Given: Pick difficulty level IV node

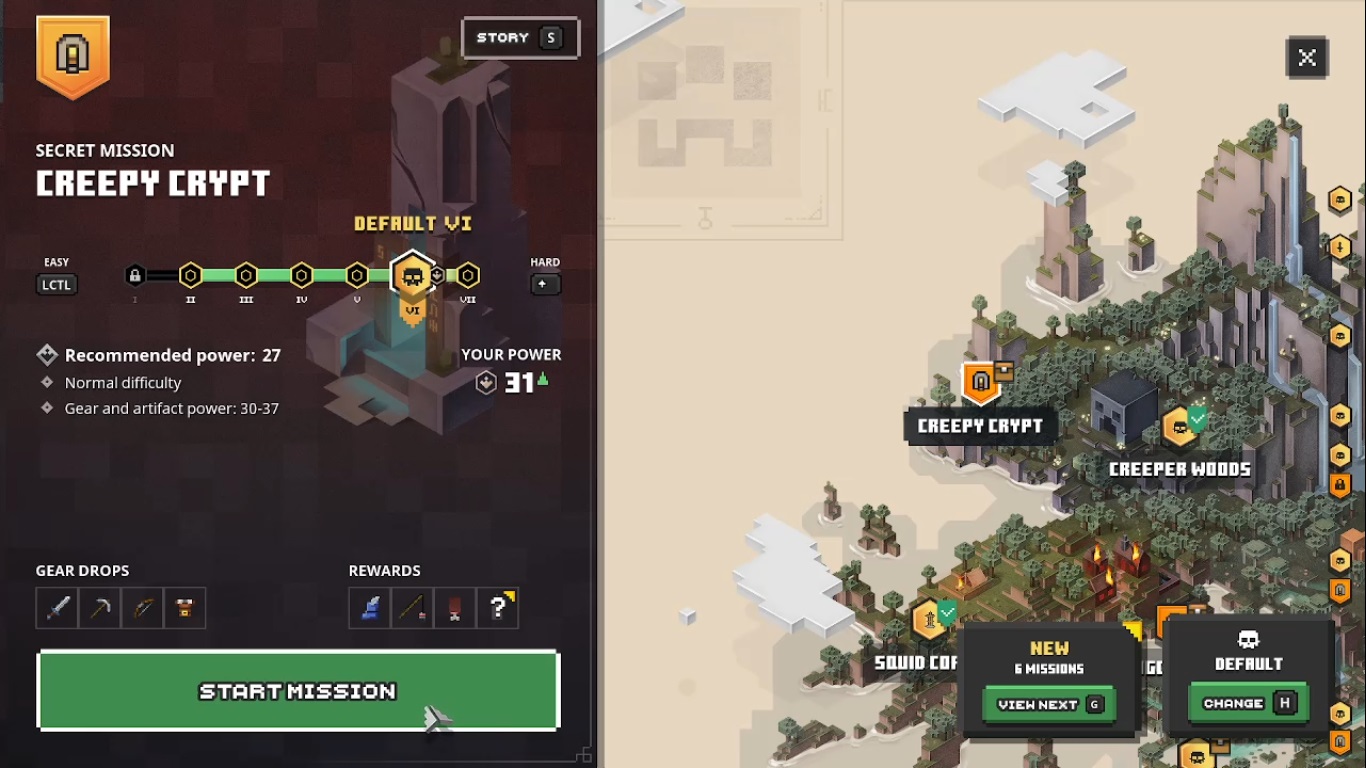Looking at the screenshot, I should (301, 275).
